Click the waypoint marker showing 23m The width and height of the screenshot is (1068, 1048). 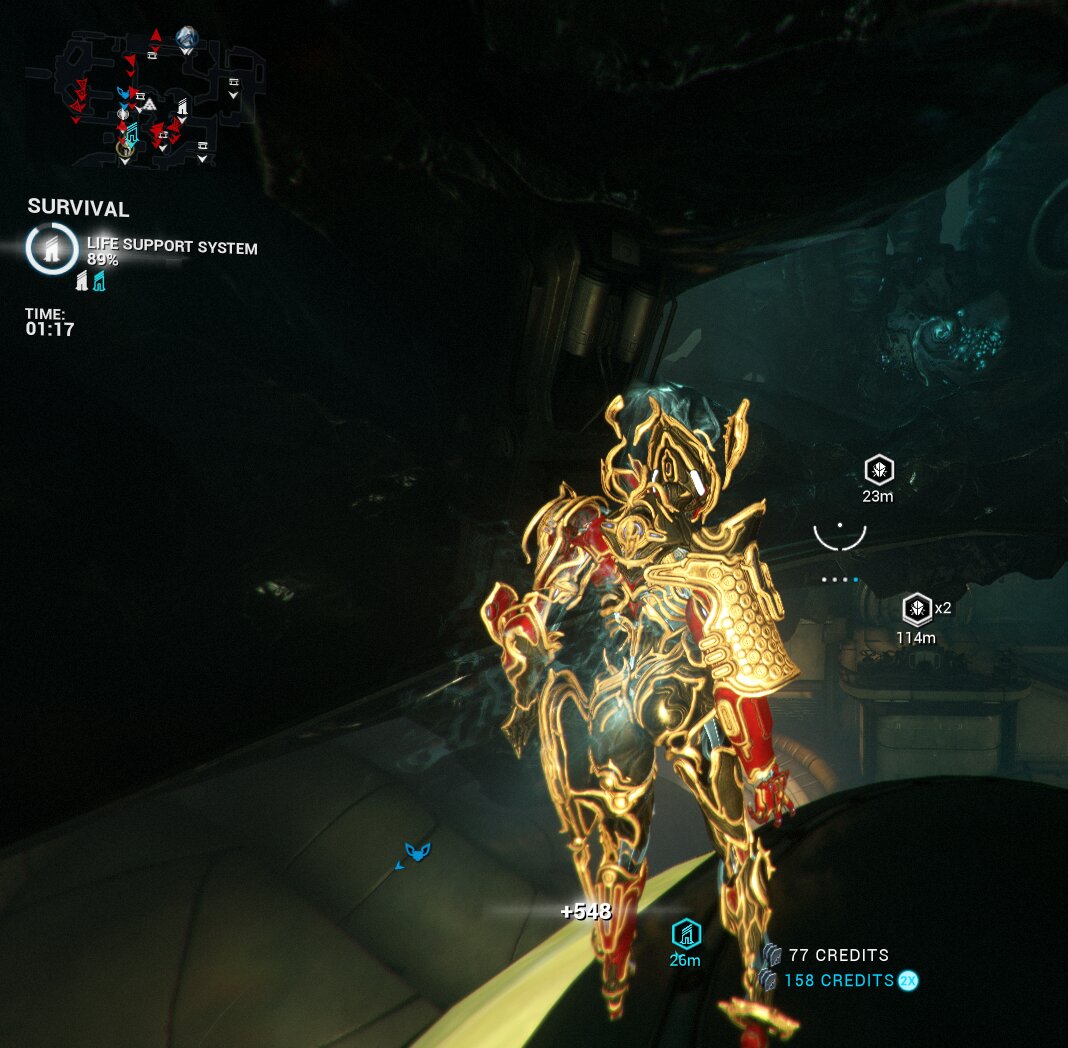879,470
